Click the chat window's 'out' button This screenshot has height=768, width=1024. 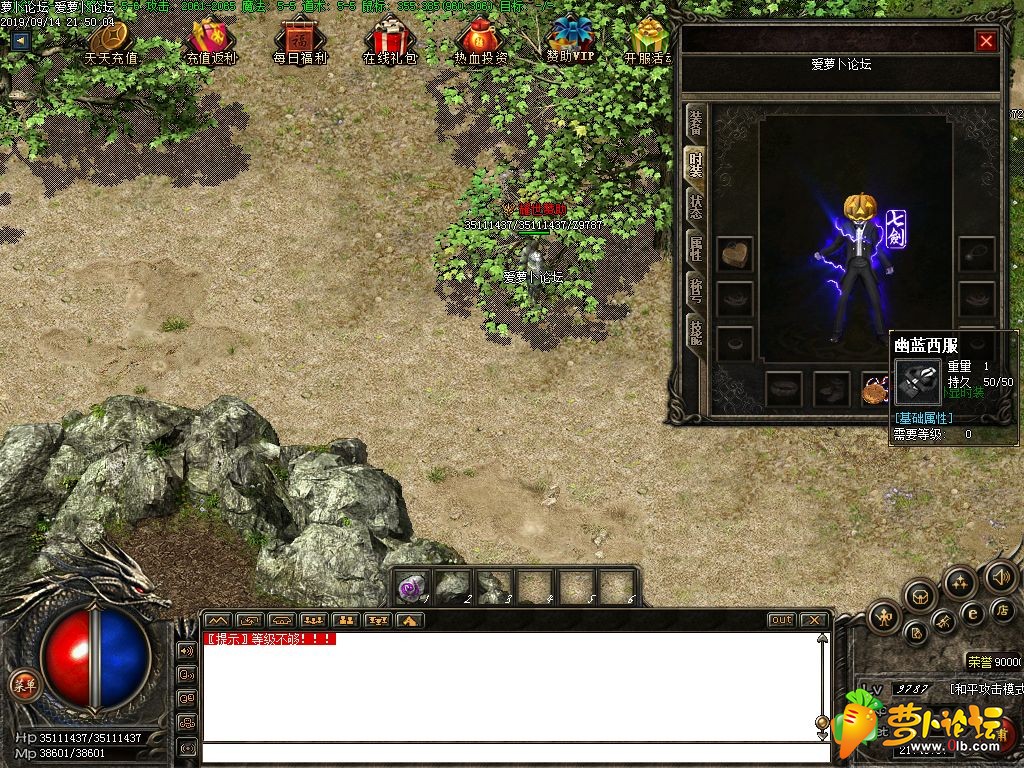tap(781, 620)
